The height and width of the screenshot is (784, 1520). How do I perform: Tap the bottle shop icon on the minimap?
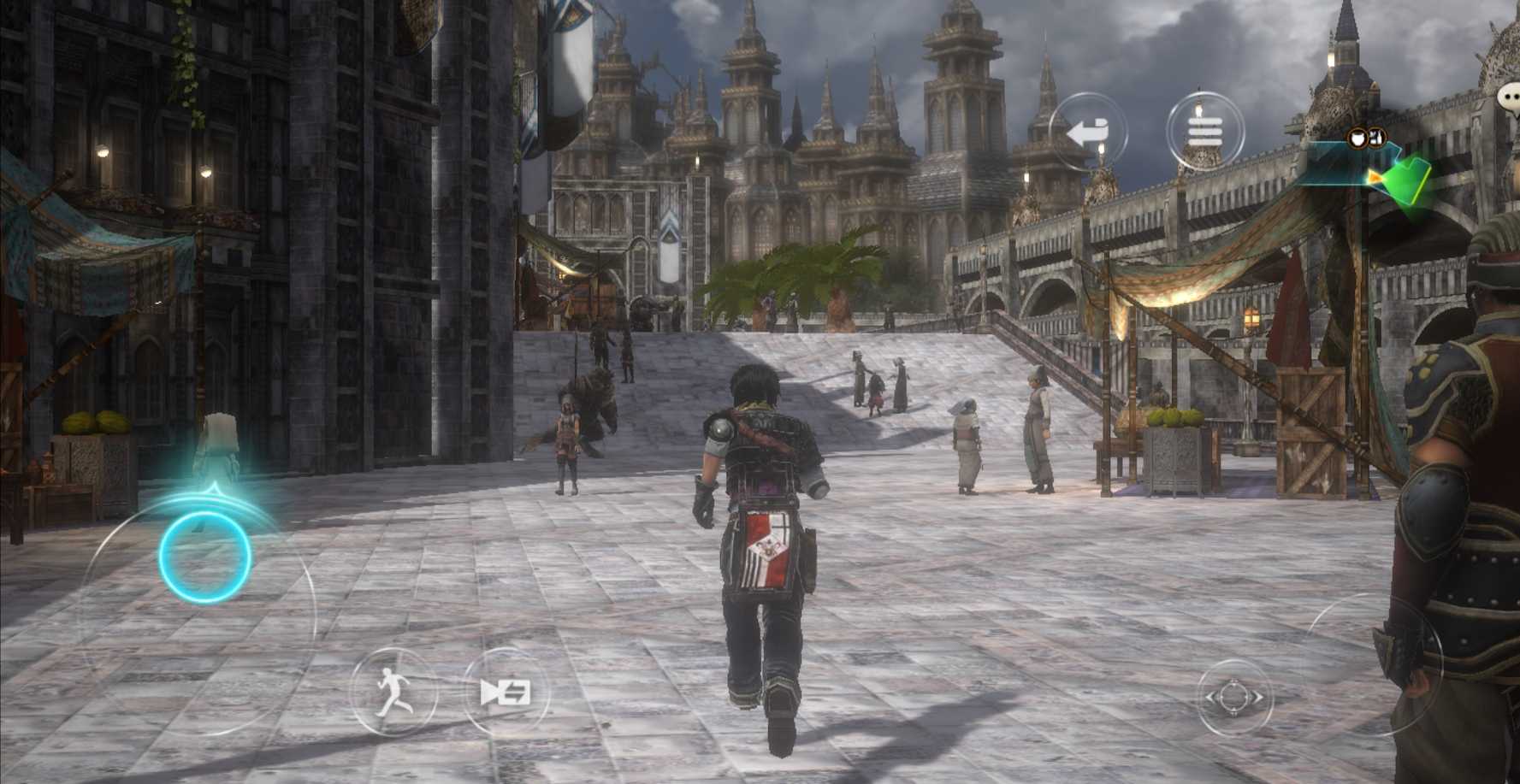1376,139
